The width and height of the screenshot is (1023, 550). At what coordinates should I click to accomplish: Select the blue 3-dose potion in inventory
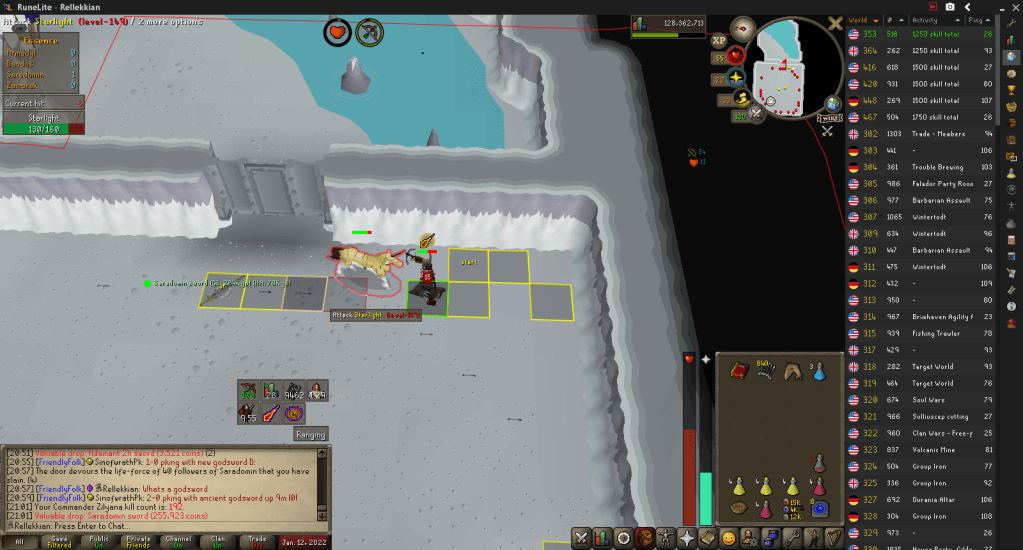pyautogui.click(x=818, y=371)
